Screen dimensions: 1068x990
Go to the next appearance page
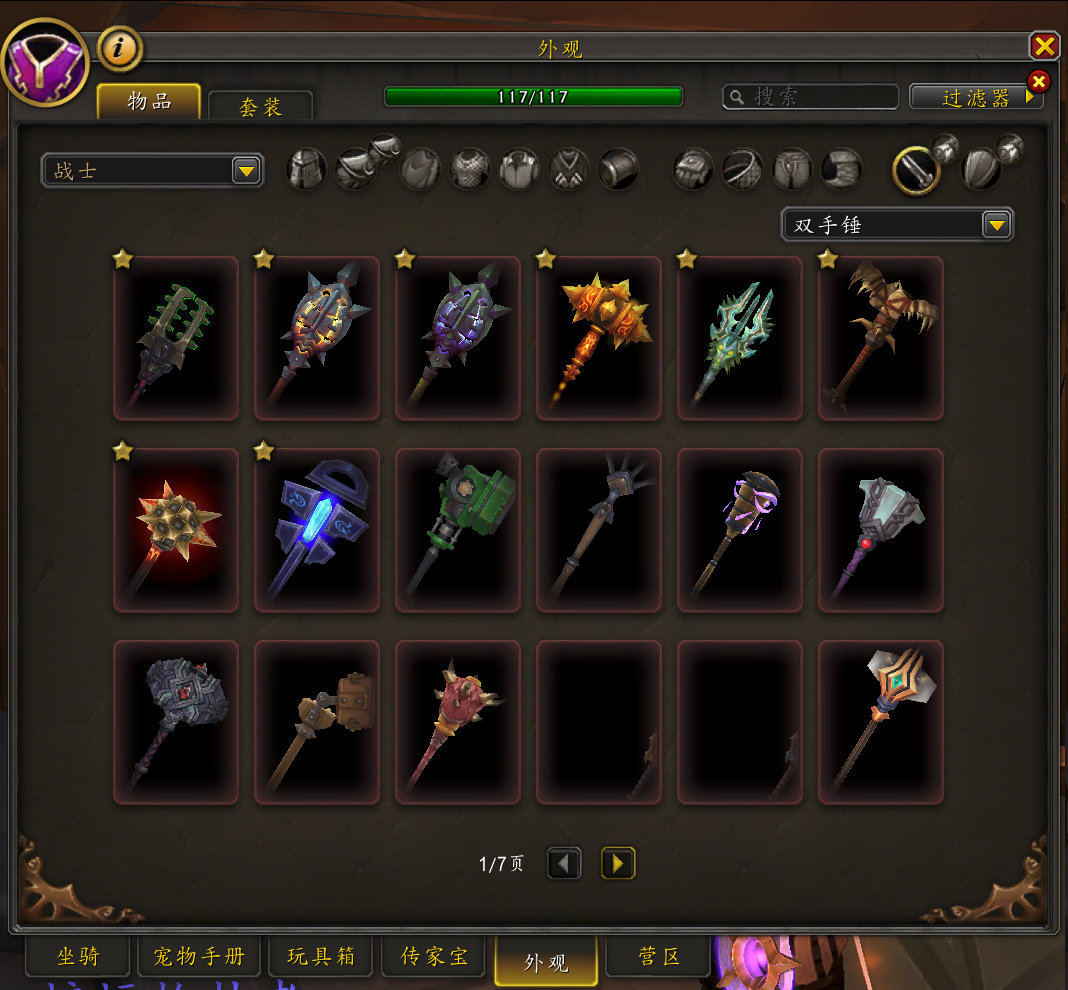[x=618, y=863]
